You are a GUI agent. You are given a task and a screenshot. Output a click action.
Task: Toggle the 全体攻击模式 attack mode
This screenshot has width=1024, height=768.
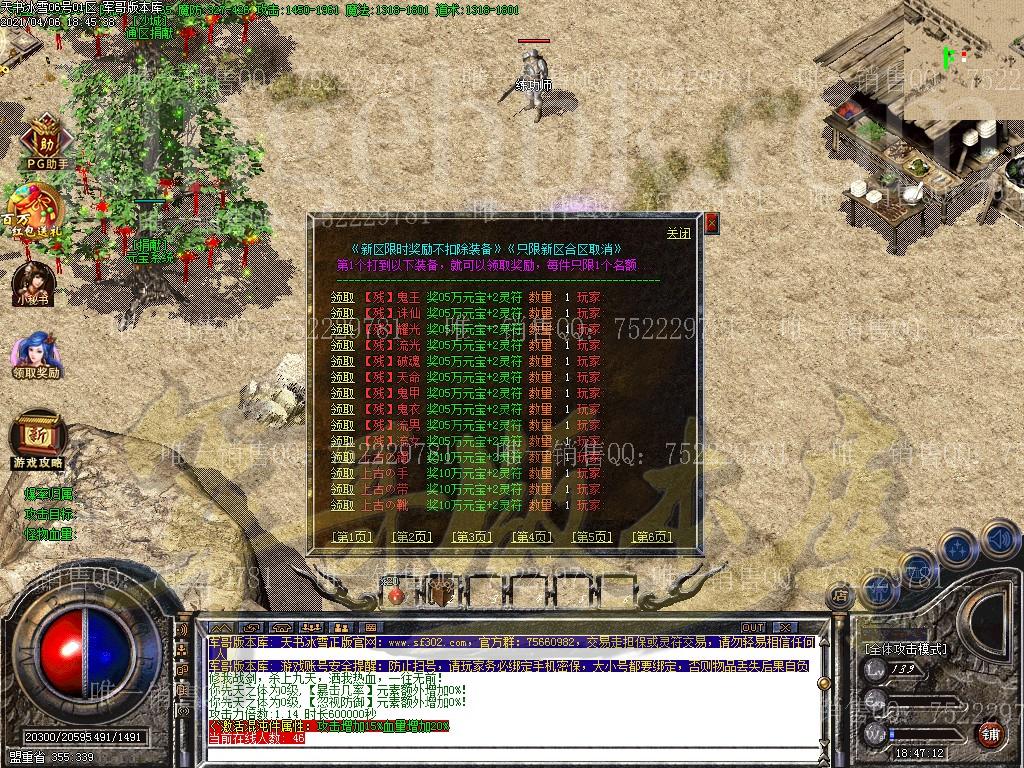pyautogui.click(x=906, y=649)
